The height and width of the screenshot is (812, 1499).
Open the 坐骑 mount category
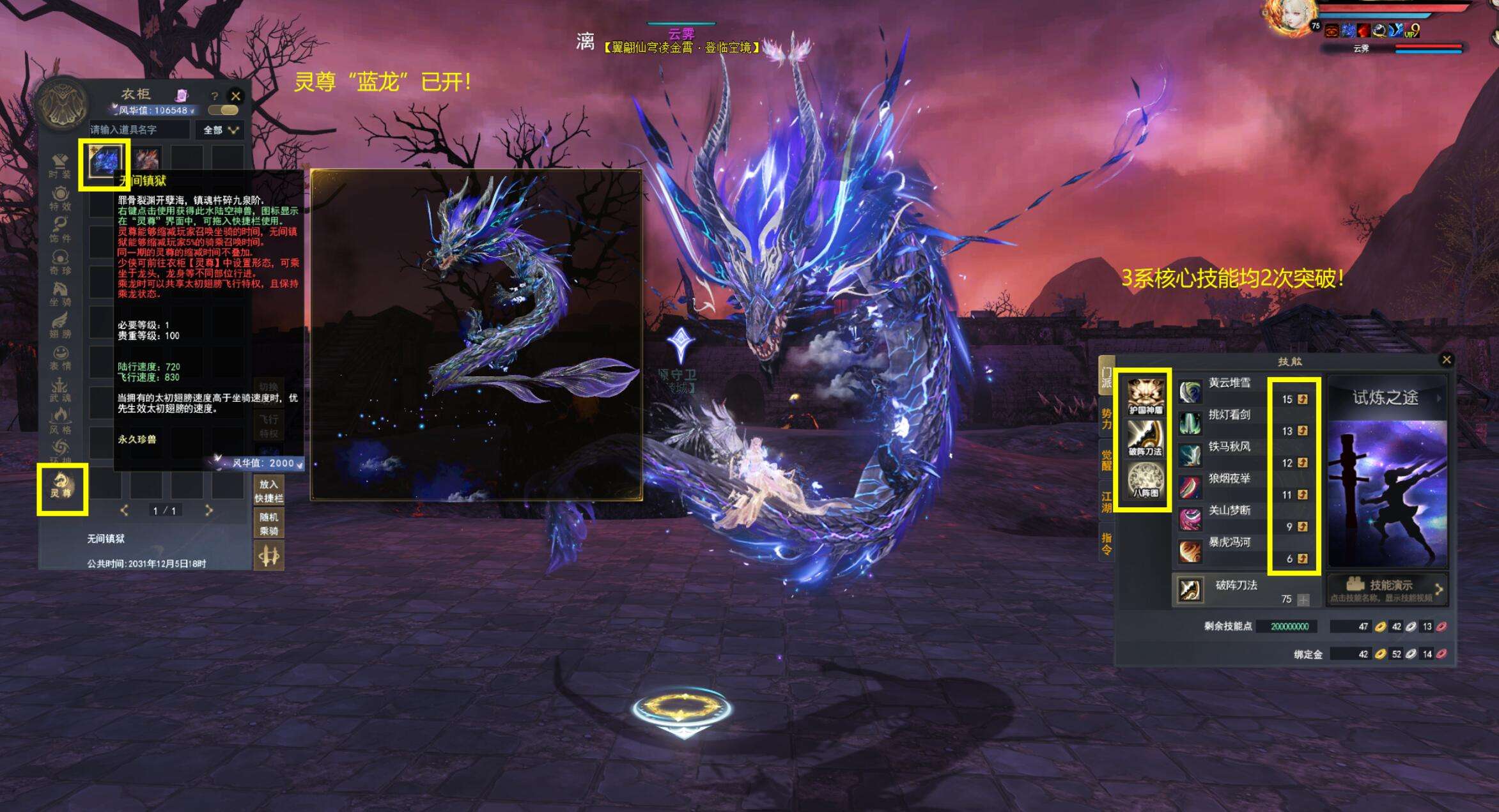(x=61, y=294)
